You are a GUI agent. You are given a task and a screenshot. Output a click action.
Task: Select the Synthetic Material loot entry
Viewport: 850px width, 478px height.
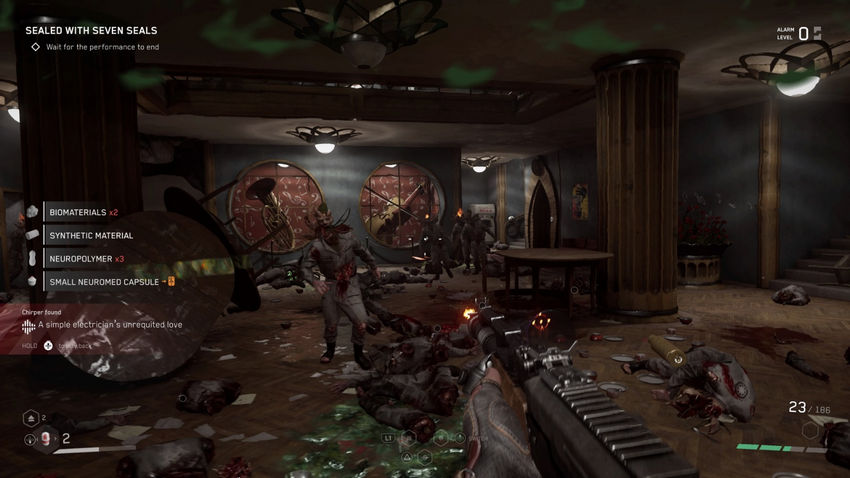[90, 235]
